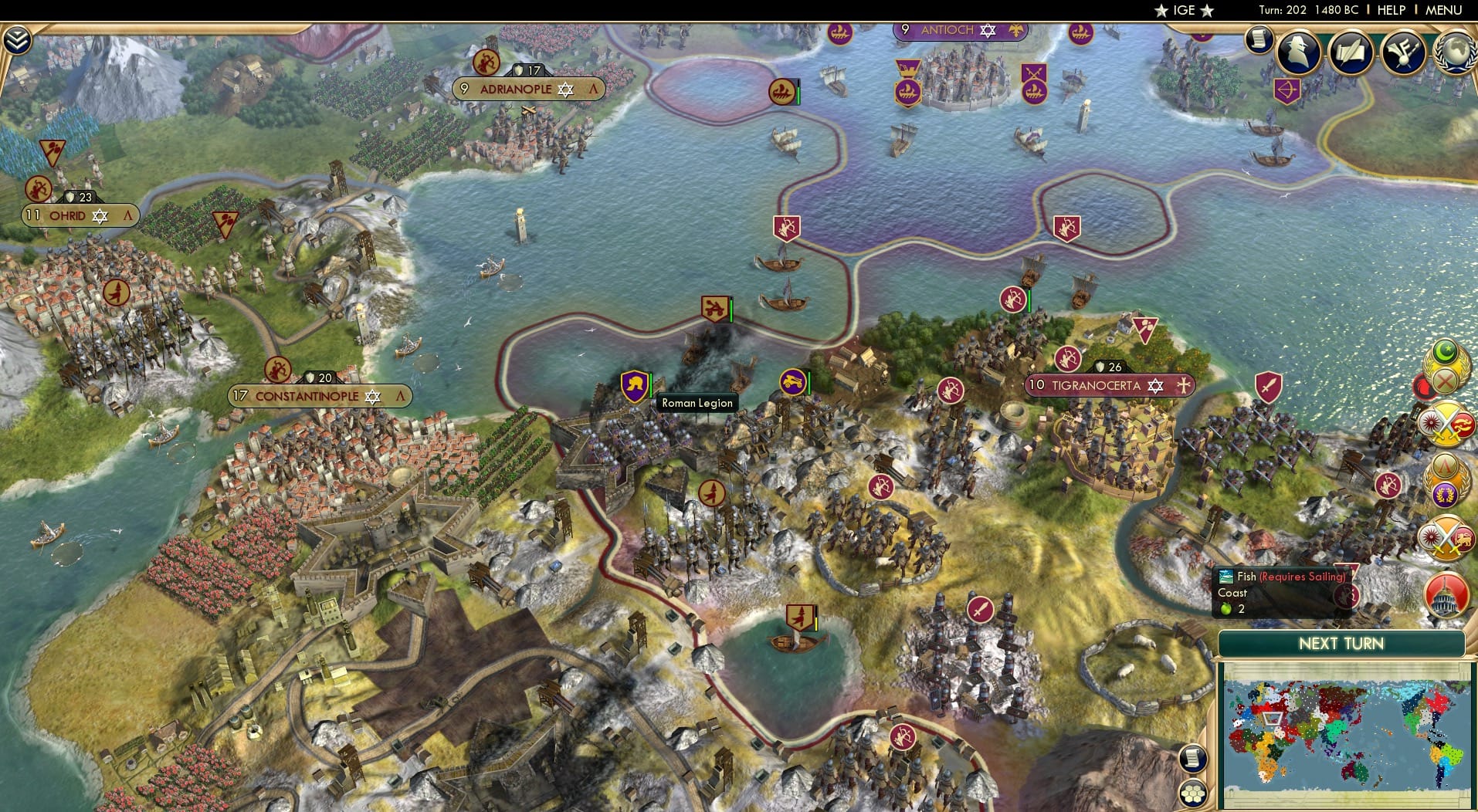1478x812 pixels.
Task: Click the golden lion war notification icon
Action: click(x=1446, y=538)
